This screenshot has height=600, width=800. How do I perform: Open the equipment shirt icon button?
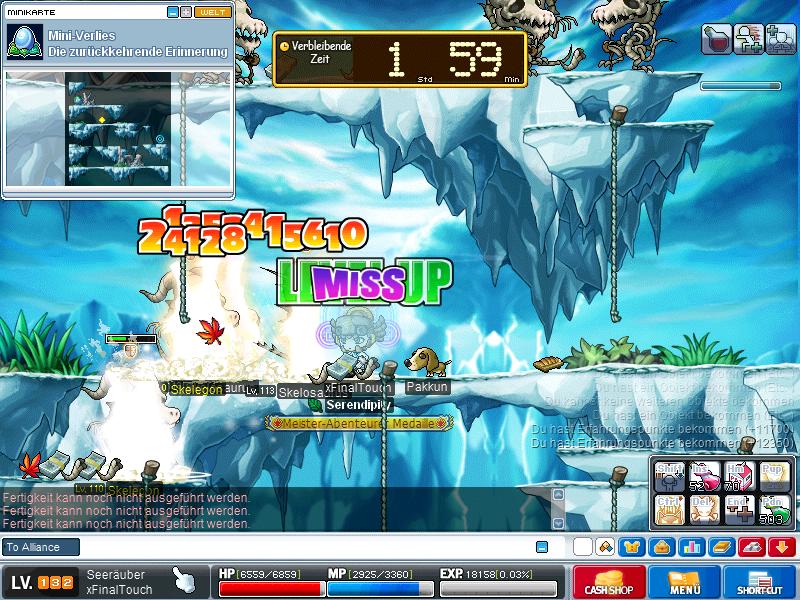pos(632,547)
